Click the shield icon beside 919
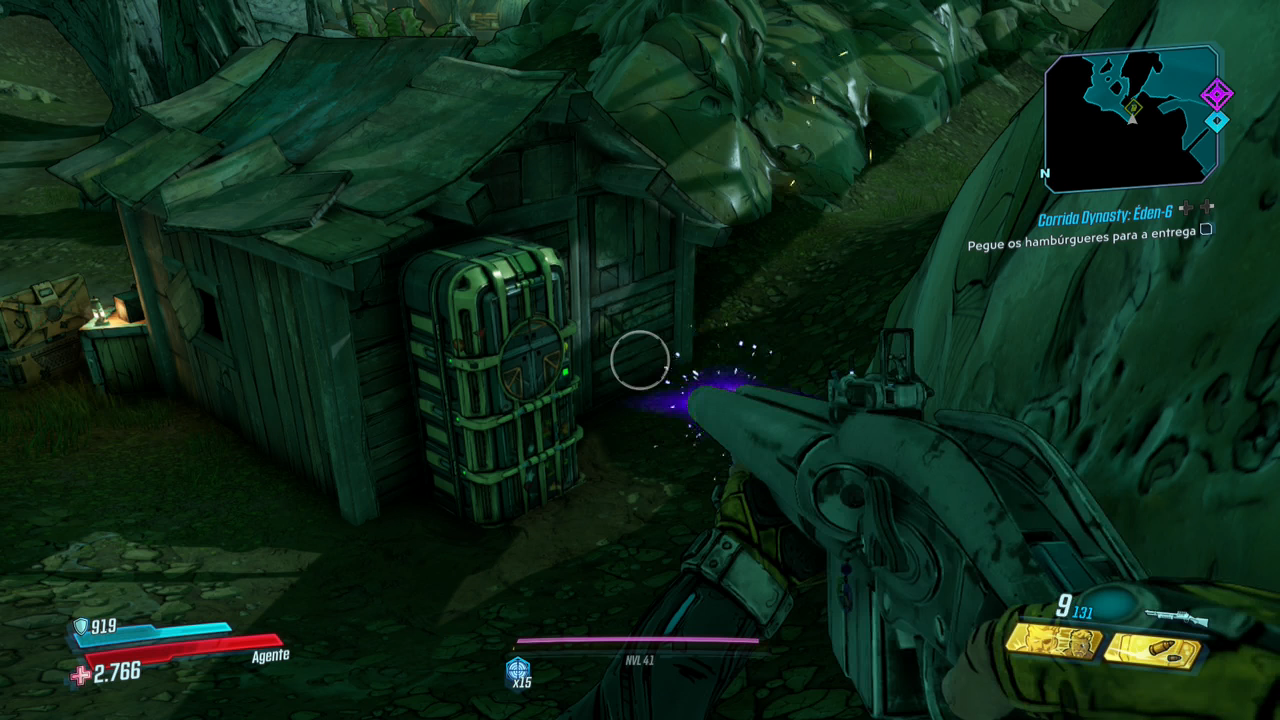The height and width of the screenshot is (720, 1280). pyautogui.click(x=81, y=626)
